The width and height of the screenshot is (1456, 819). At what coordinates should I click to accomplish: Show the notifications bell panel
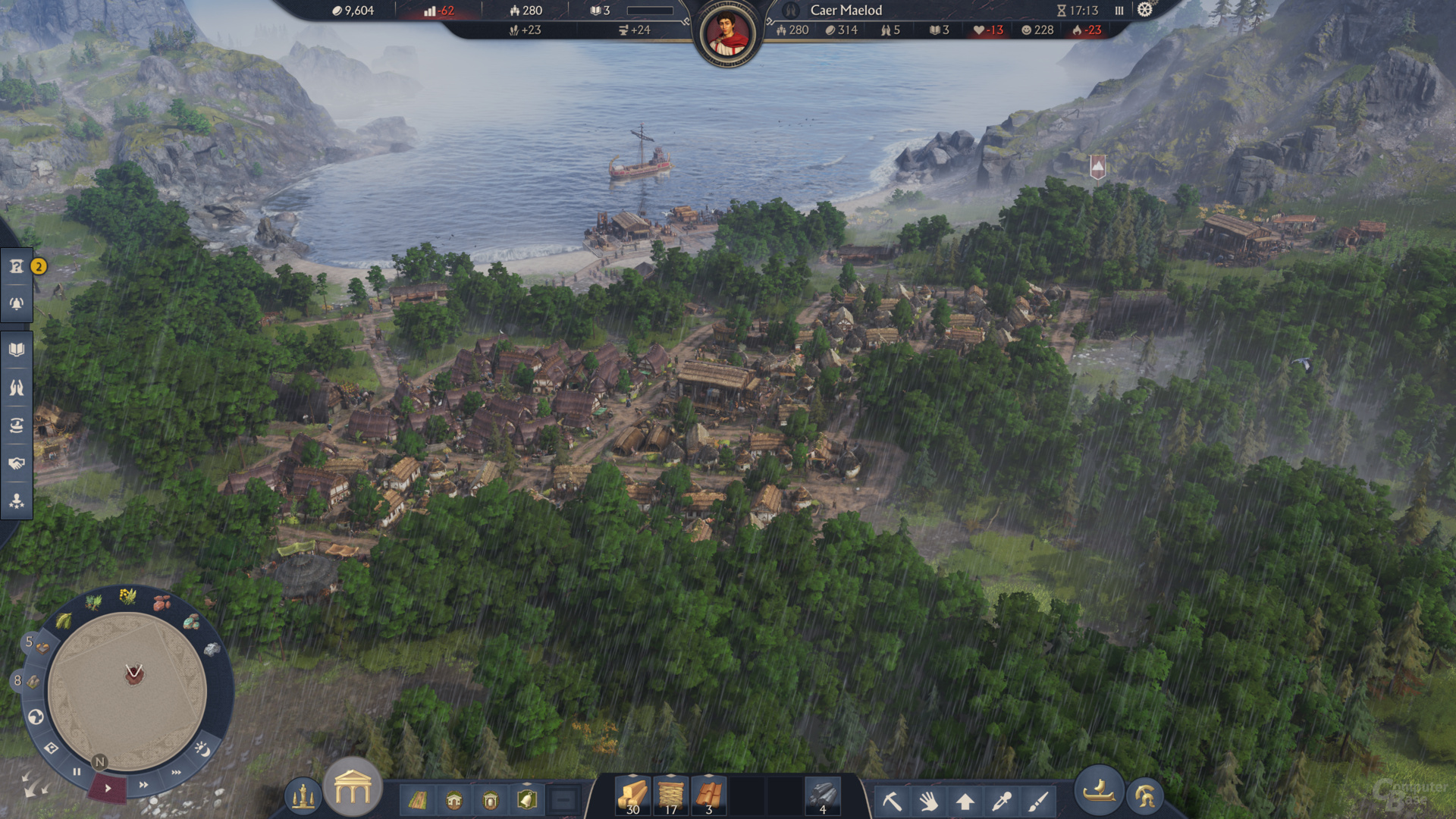click(x=17, y=303)
